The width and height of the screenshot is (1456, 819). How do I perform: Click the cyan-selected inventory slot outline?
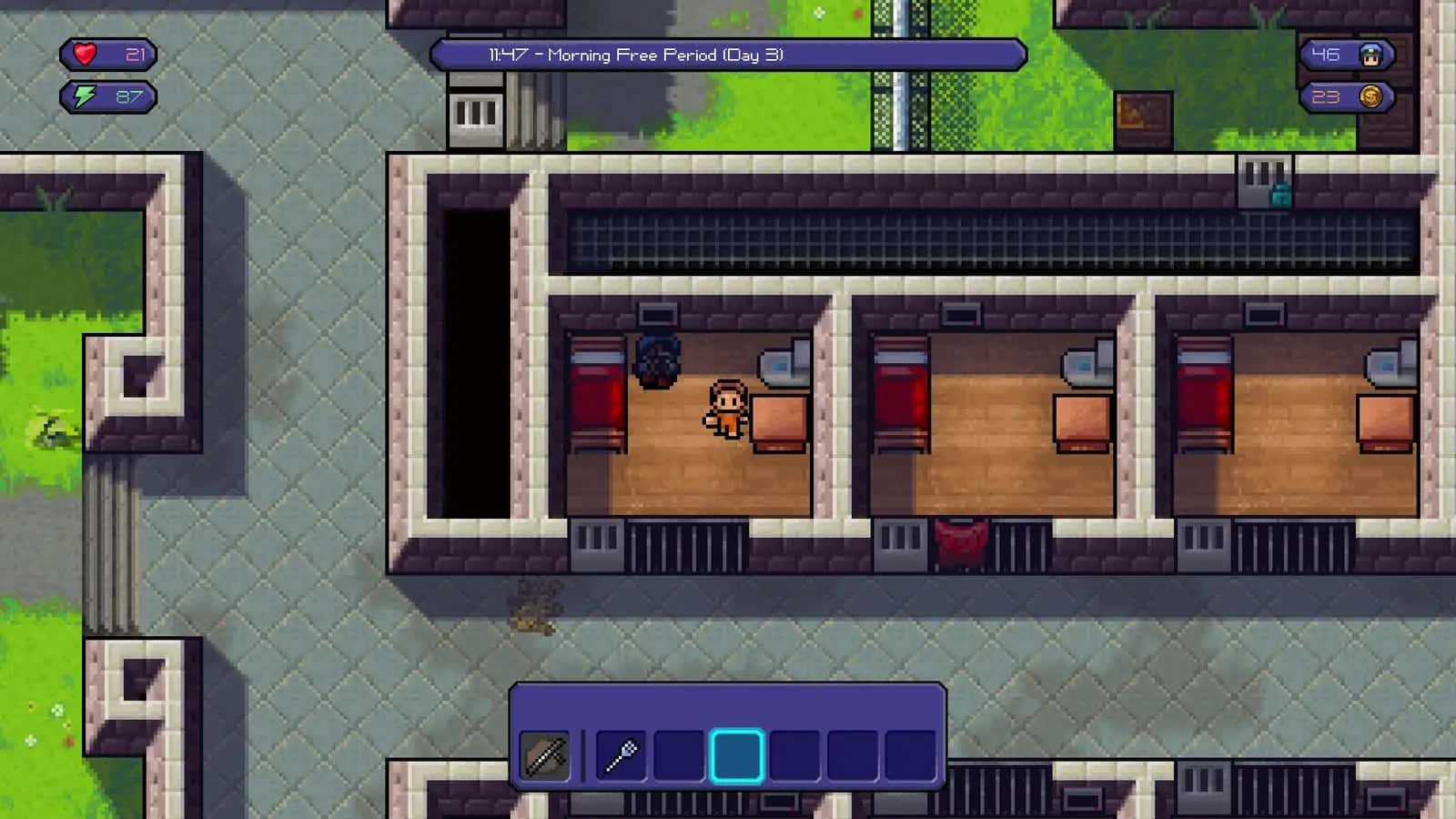click(x=738, y=756)
